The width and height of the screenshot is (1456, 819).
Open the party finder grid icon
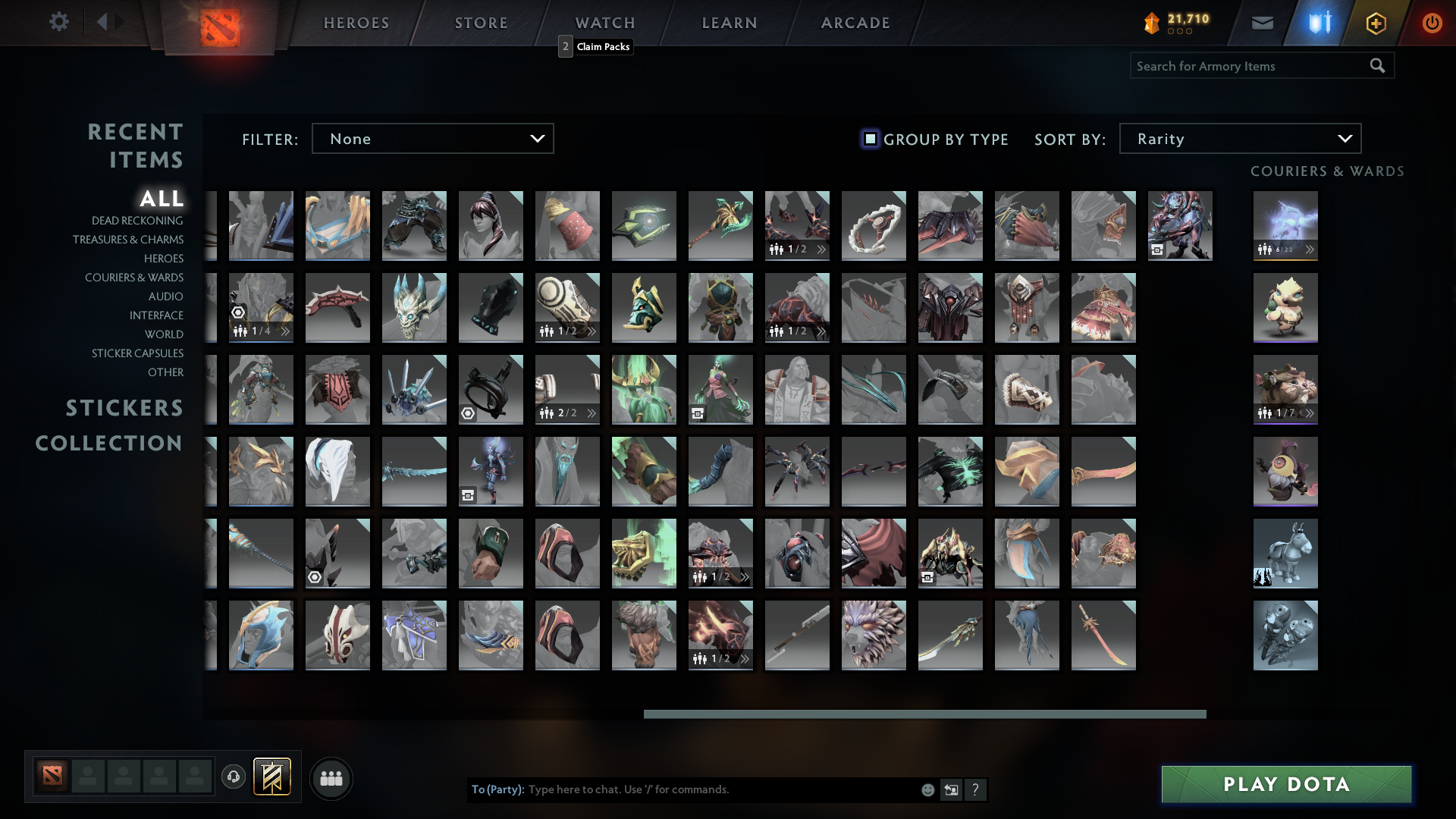(330, 778)
